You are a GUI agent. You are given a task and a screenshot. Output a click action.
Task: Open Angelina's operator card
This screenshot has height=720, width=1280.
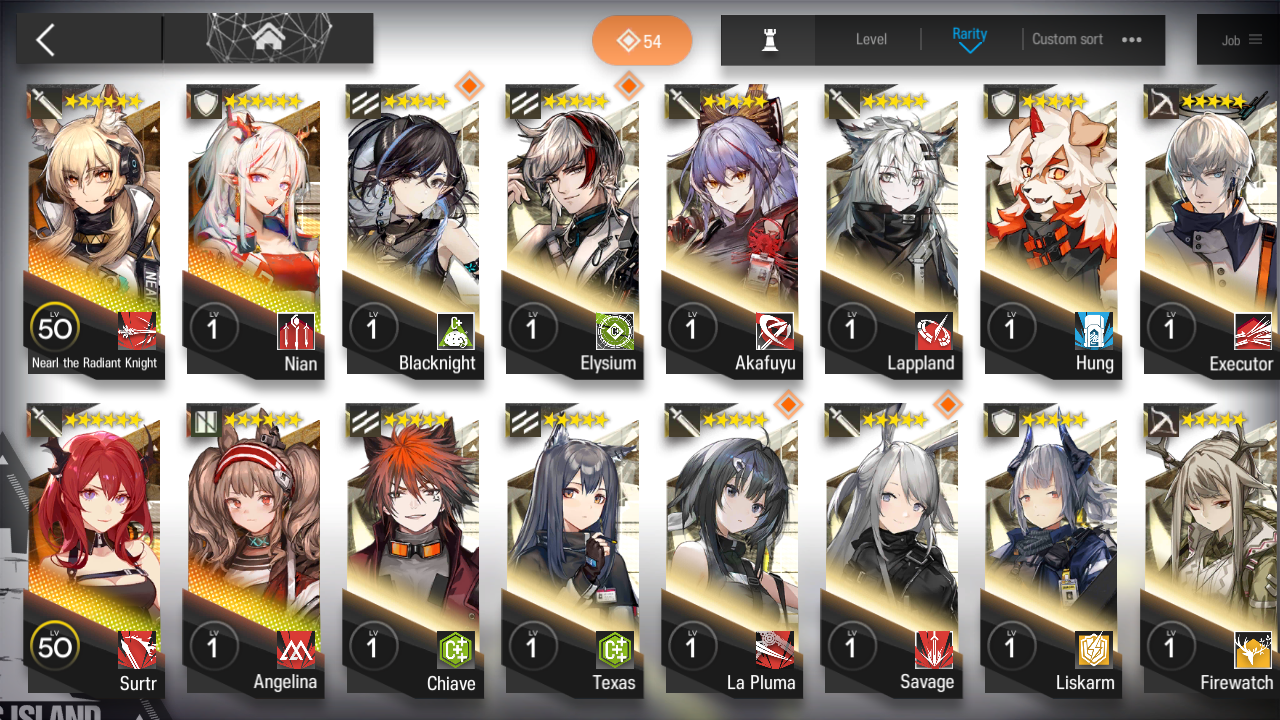(253, 550)
